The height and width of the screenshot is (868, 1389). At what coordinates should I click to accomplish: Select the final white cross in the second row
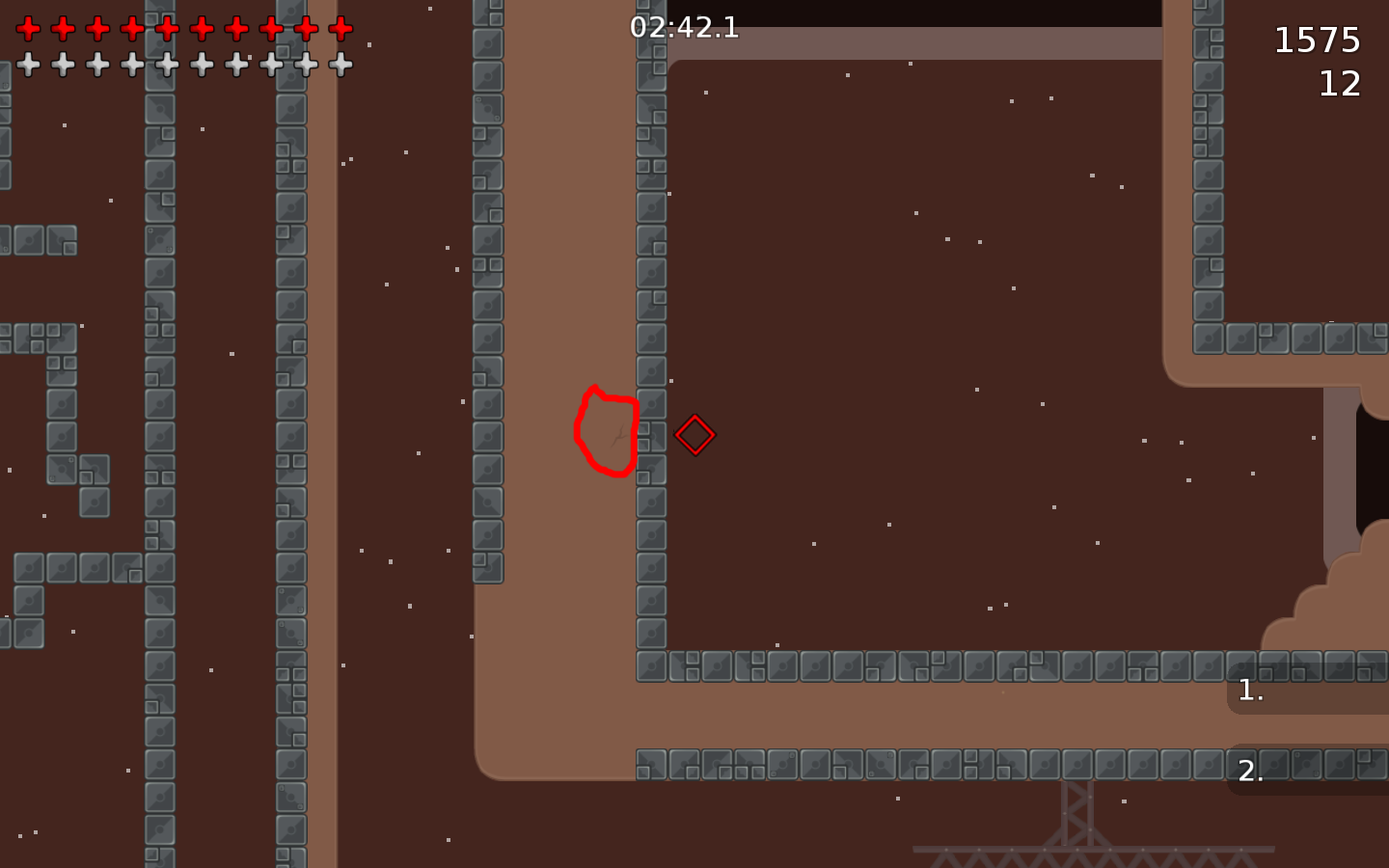[339, 66]
